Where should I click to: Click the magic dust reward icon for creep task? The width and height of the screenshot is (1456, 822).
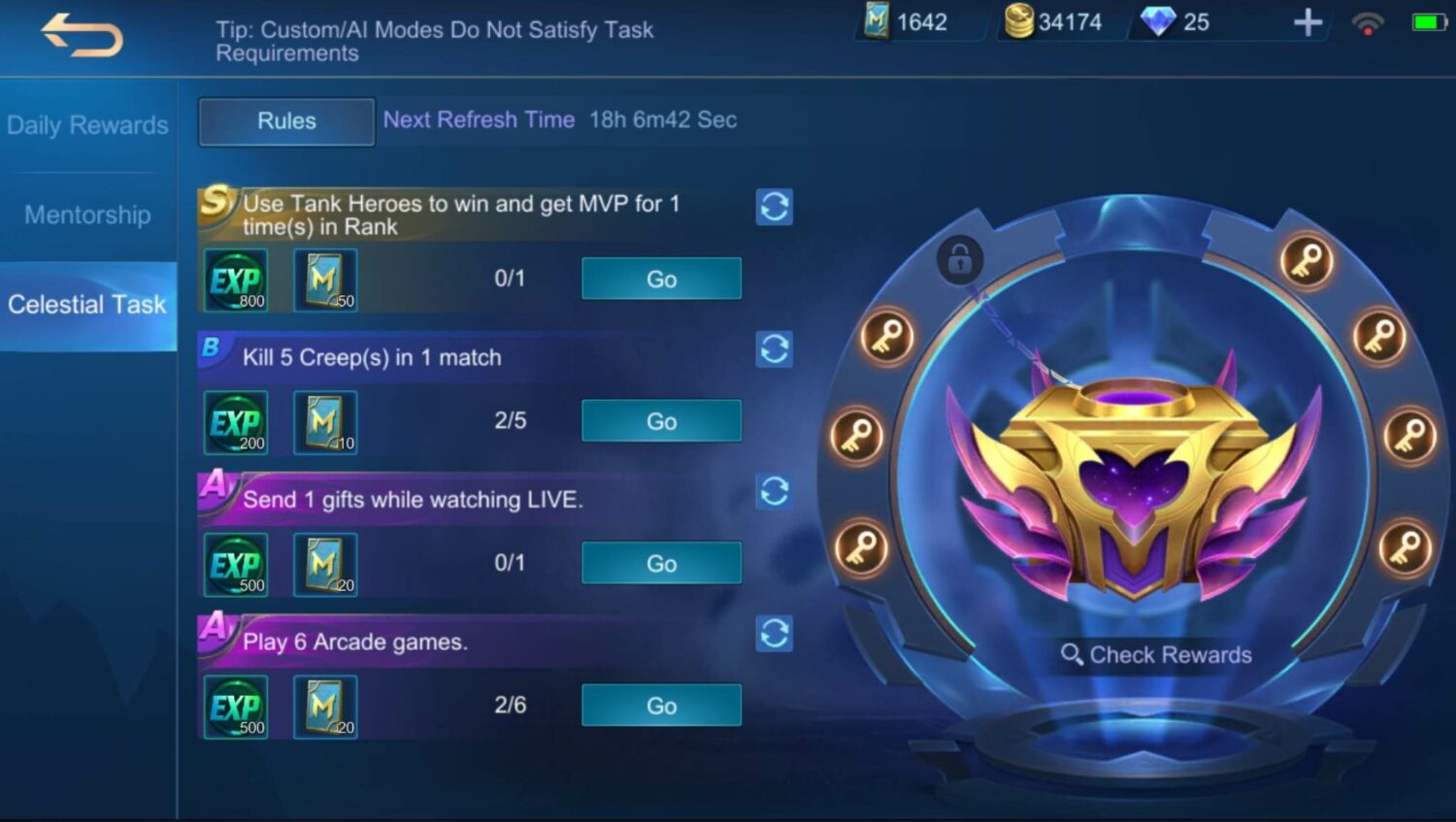[x=325, y=422]
